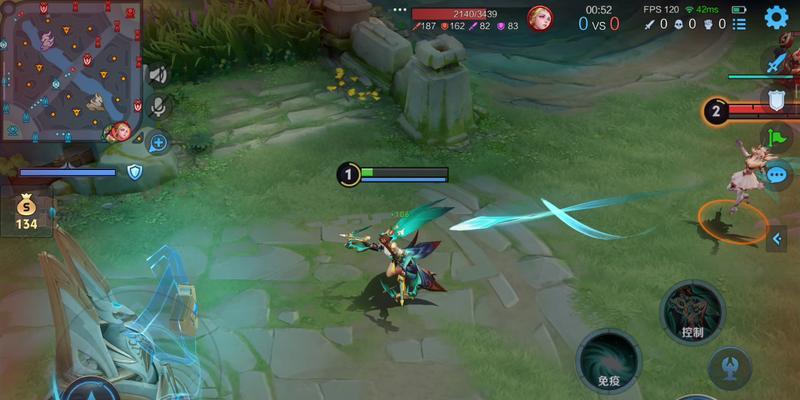Click the blue shield icon beside the bar

(x=135, y=172)
